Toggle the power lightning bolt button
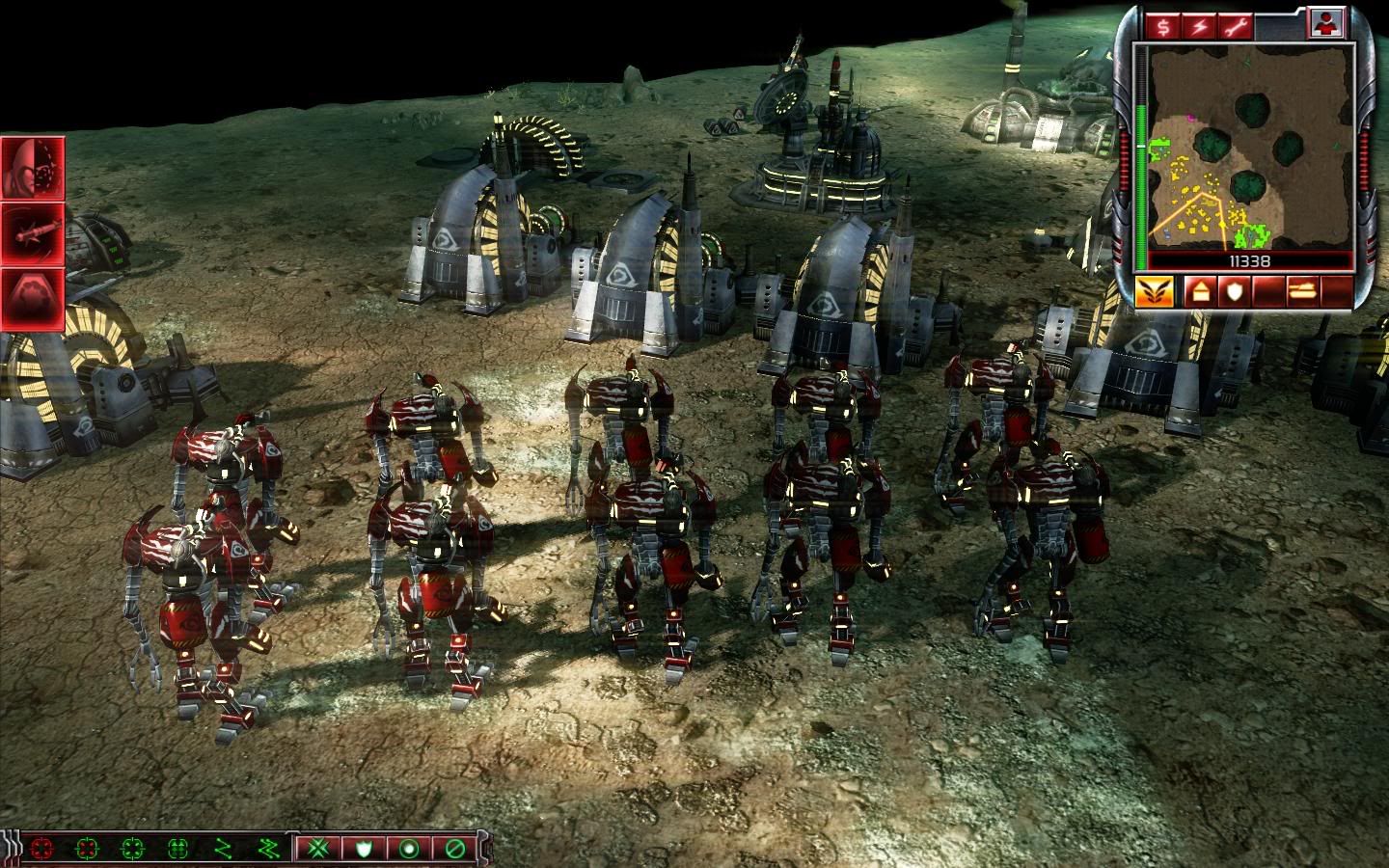1389x868 pixels. coord(1199,27)
